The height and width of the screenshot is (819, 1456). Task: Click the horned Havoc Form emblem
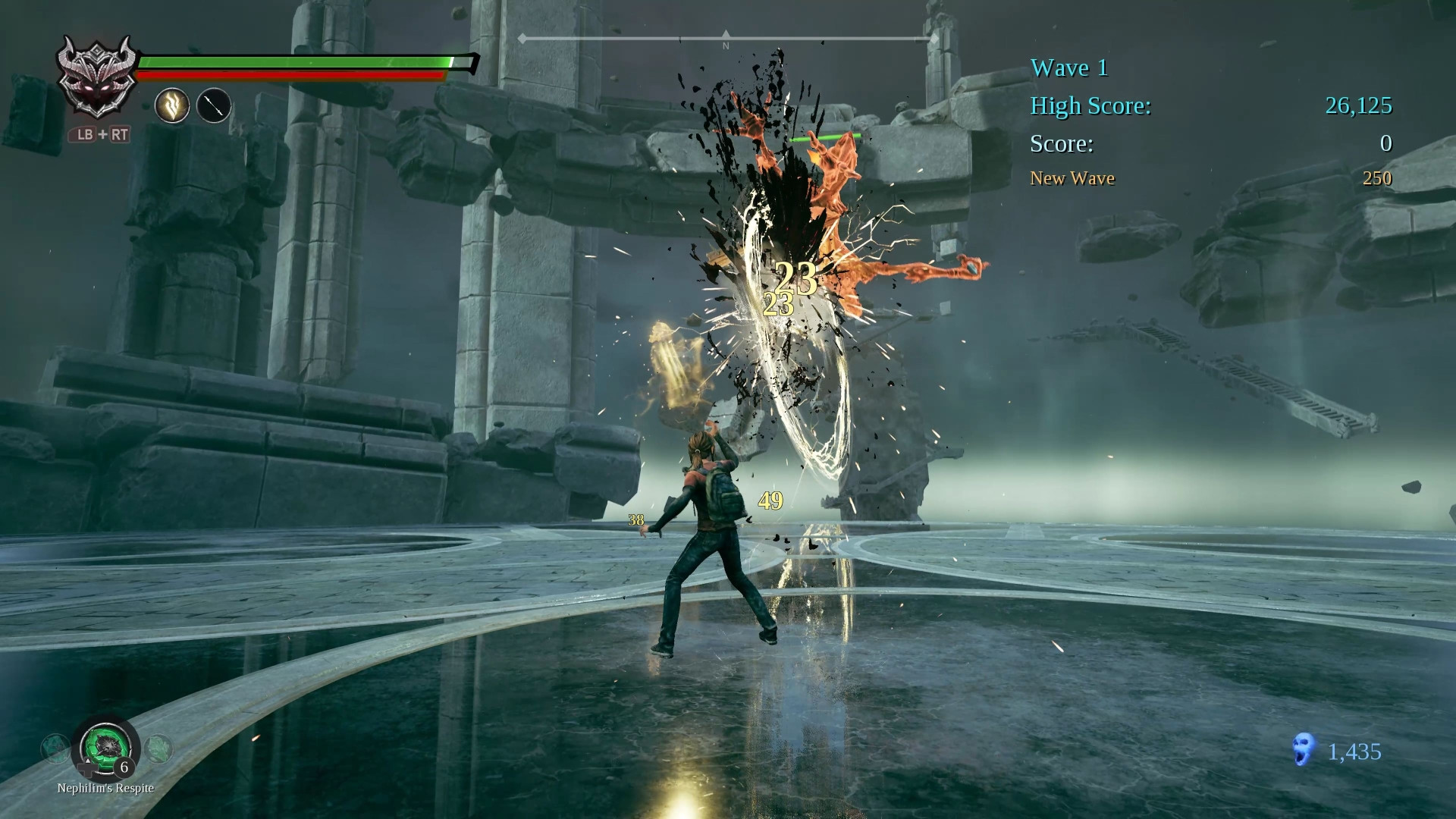[98, 77]
